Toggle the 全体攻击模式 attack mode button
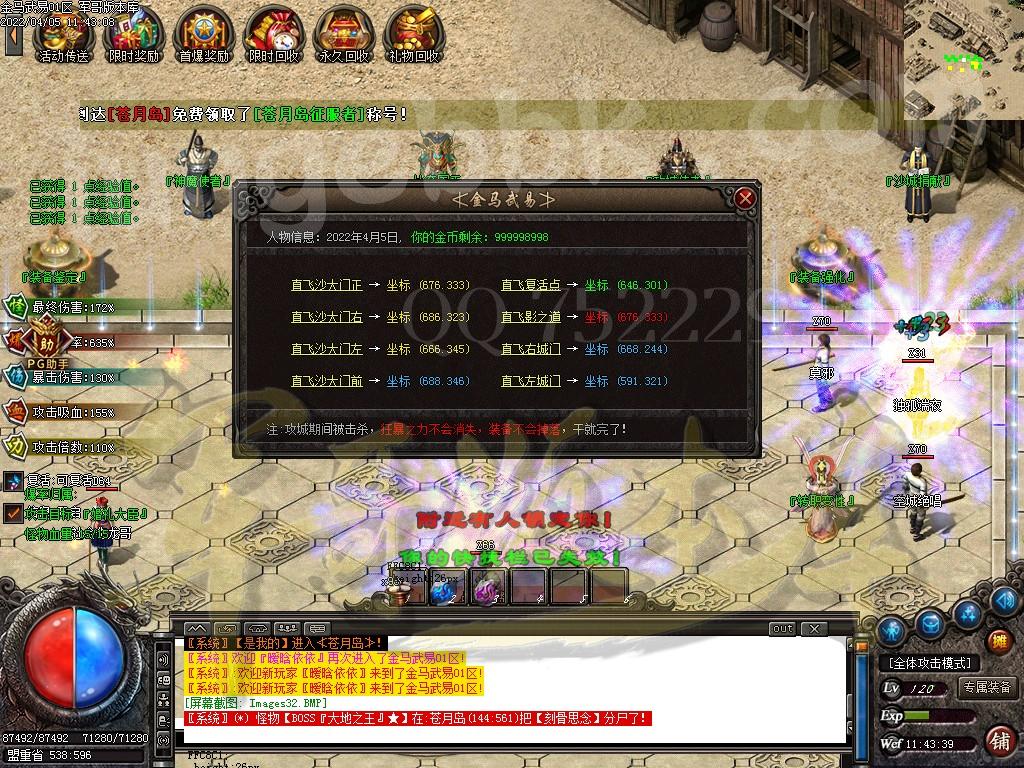This screenshot has height=768, width=1024. point(929,663)
